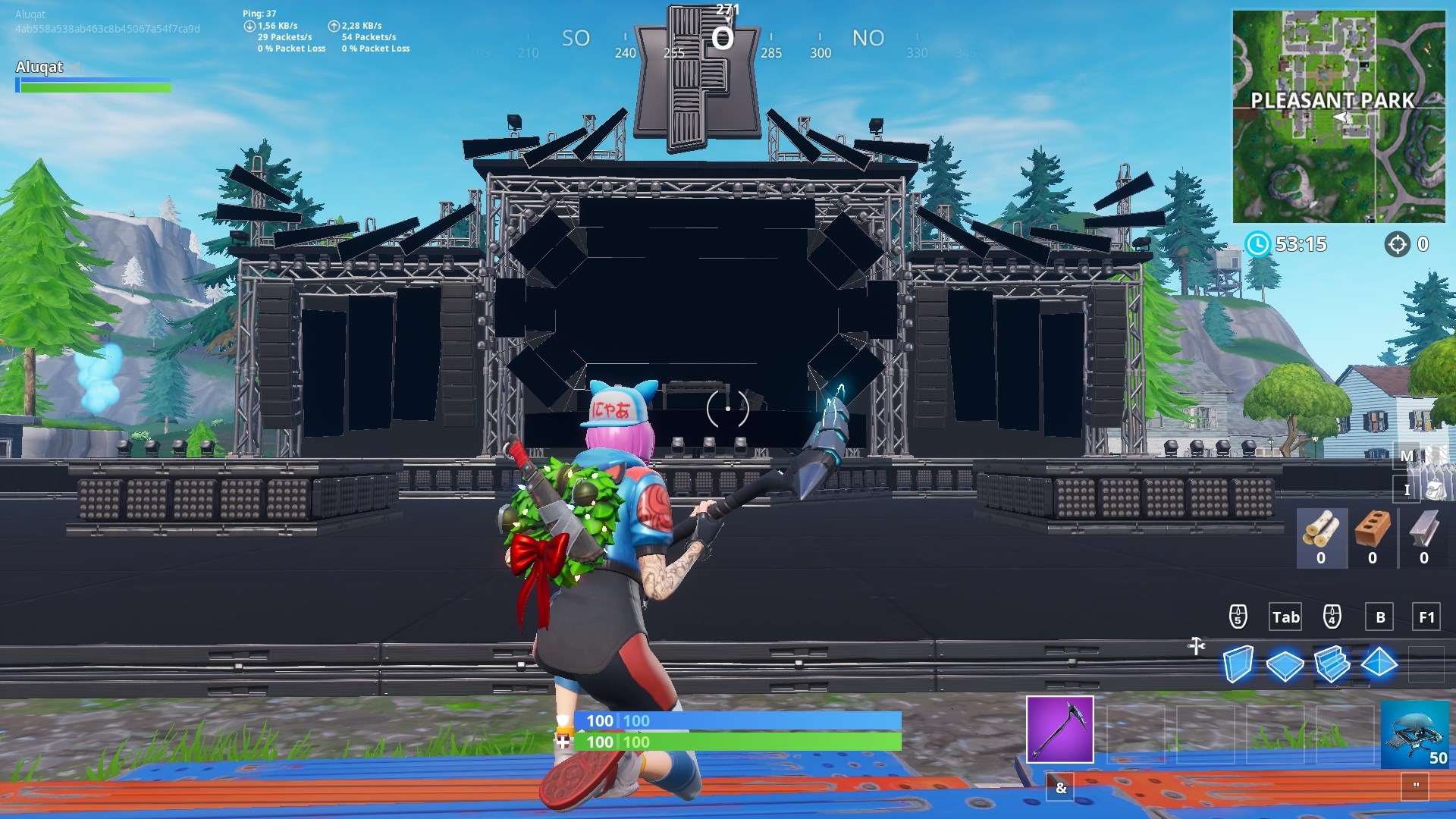Click the B key prompt
The image size is (1456, 819).
coord(1379,617)
